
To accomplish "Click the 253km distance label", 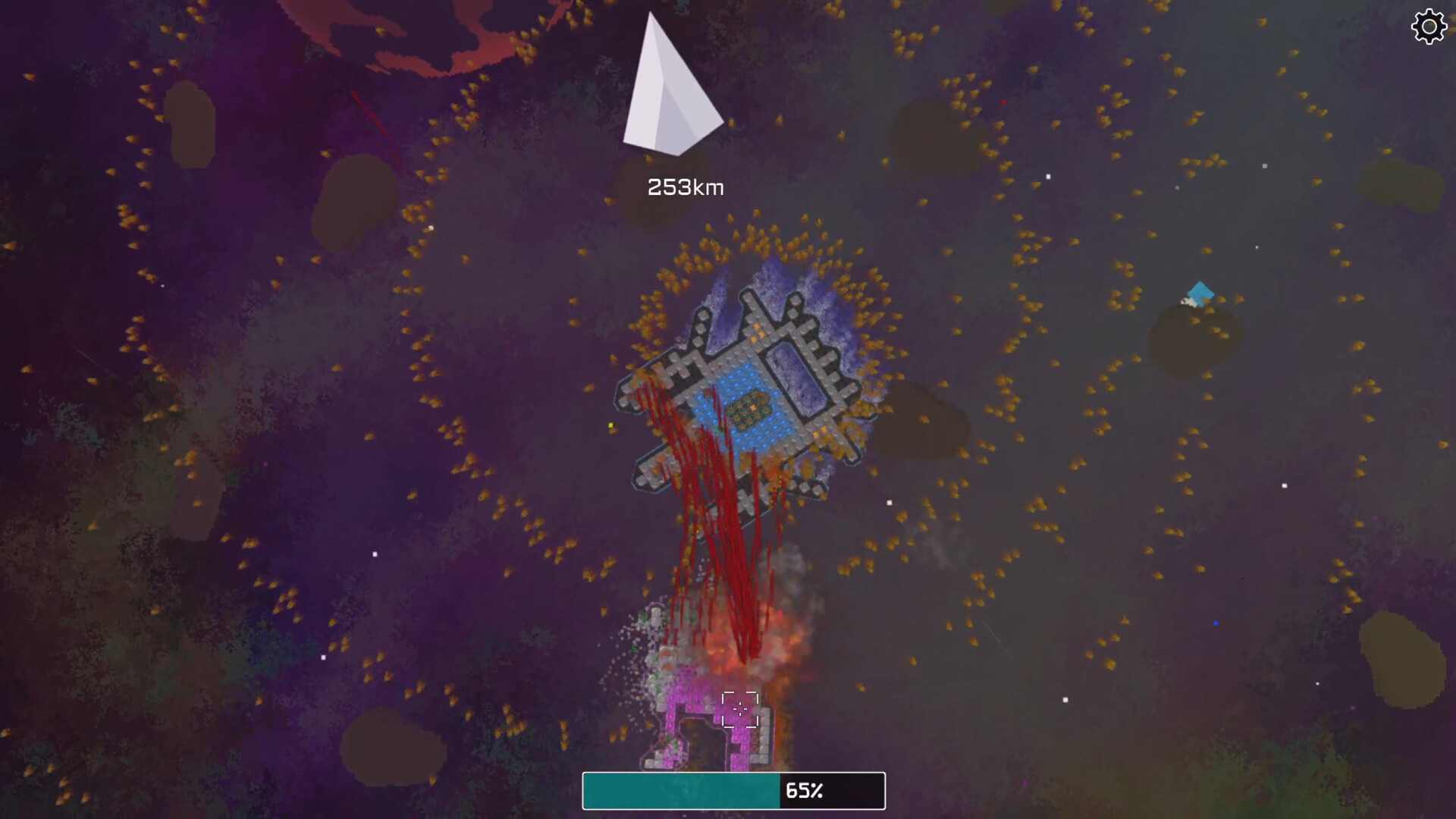I will coord(685,187).
